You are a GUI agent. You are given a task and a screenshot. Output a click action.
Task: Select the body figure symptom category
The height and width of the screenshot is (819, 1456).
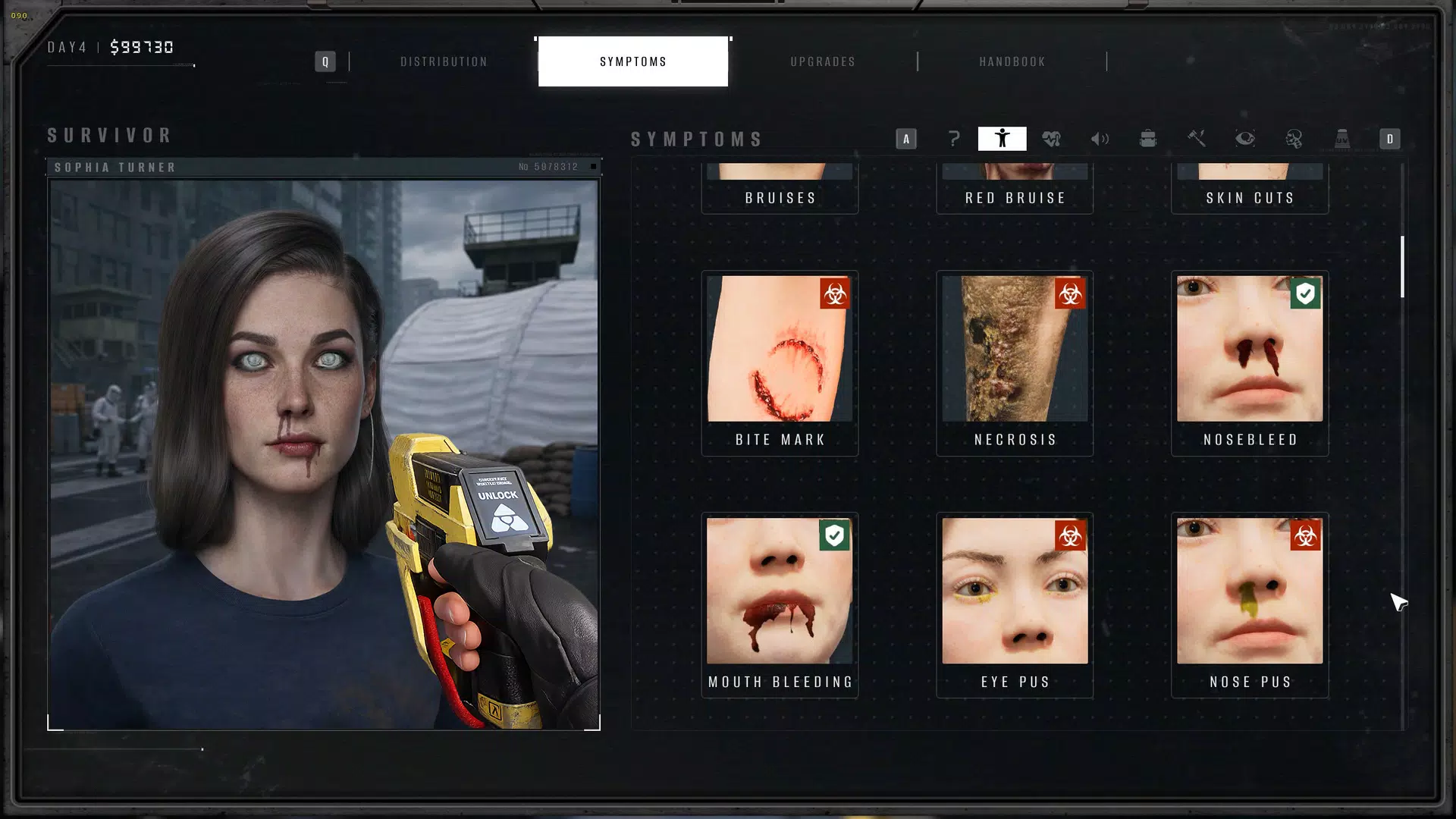click(x=1002, y=139)
